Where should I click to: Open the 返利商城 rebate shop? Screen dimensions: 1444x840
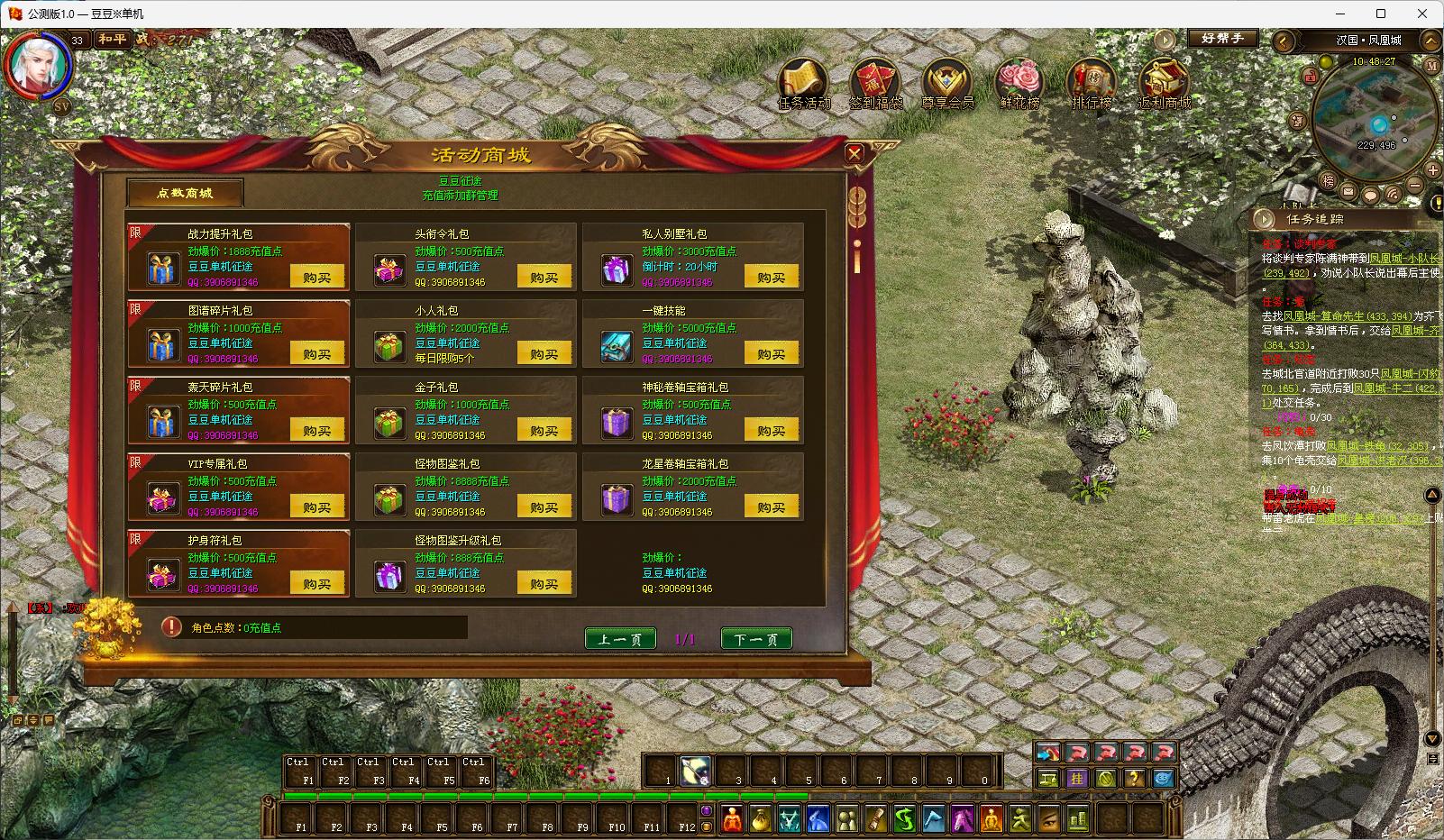(1164, 84)
